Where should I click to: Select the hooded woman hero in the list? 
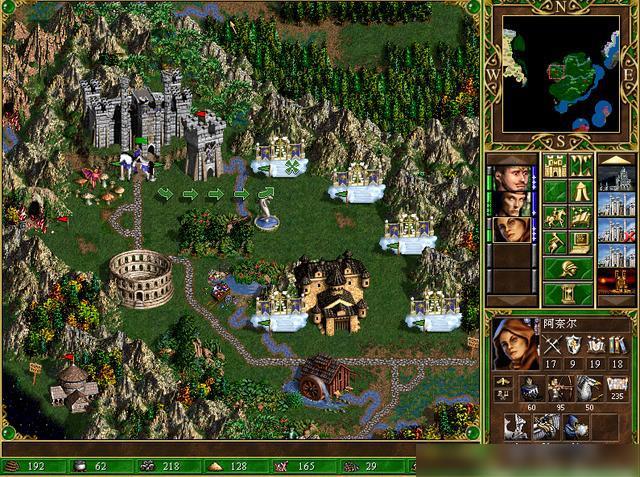coord(510,229)
